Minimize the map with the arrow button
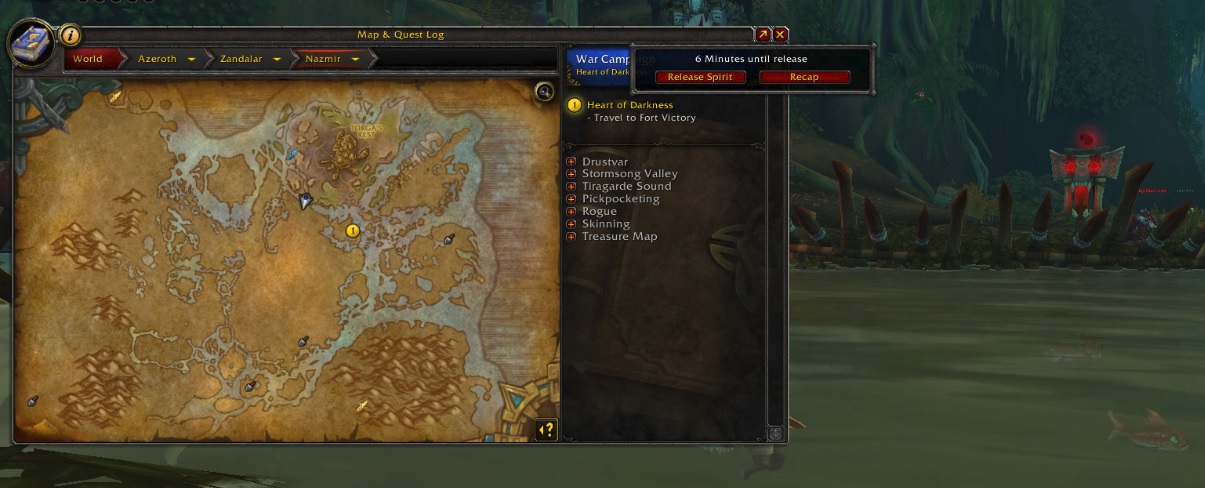Screen dimensions: 1205x488 coord(763,34)
